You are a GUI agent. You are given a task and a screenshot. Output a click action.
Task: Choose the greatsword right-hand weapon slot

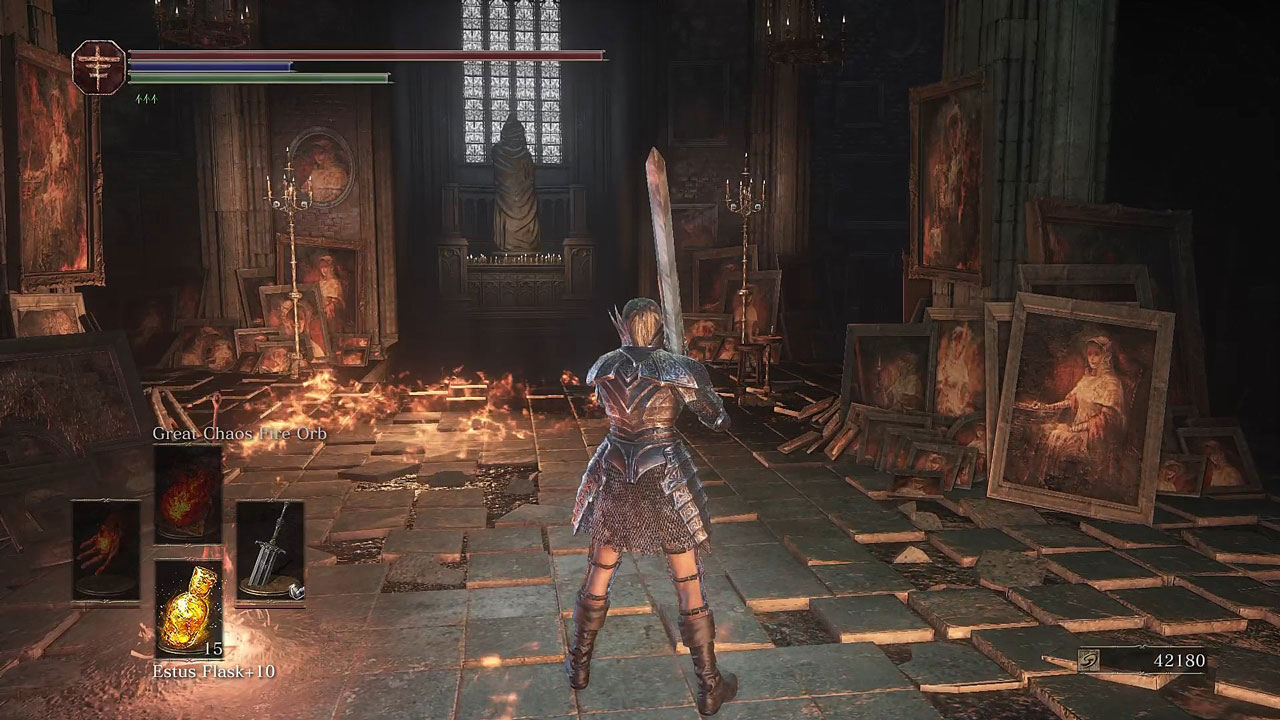(269, 552)
